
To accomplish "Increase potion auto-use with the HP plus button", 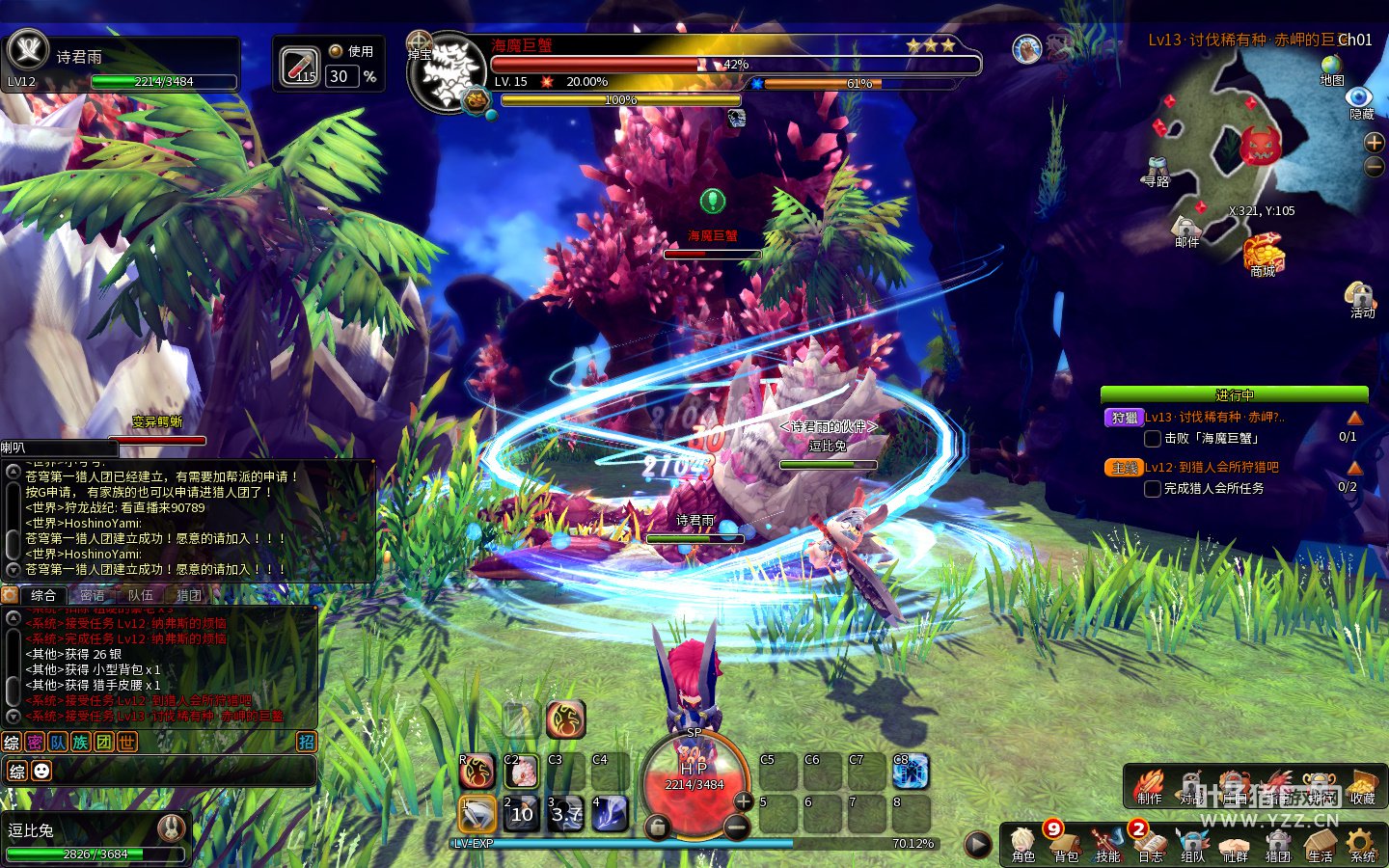I will (743, 800).
